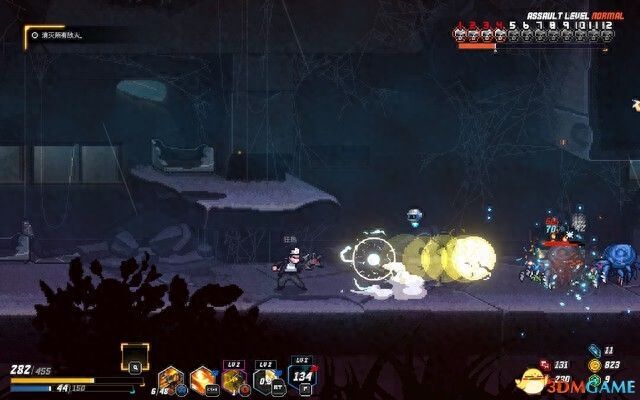This screenshot has width=640, height=400.
Task: Select the empty bracketed item slot
Action: coord(136,357)
